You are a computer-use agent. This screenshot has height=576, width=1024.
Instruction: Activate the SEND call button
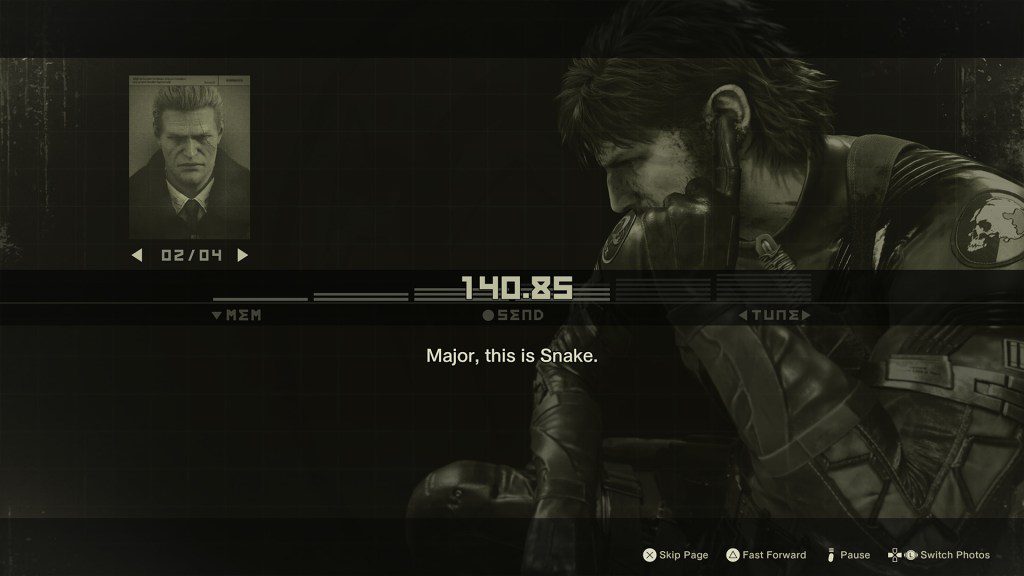pyautogui.click(x=513, y=316)
